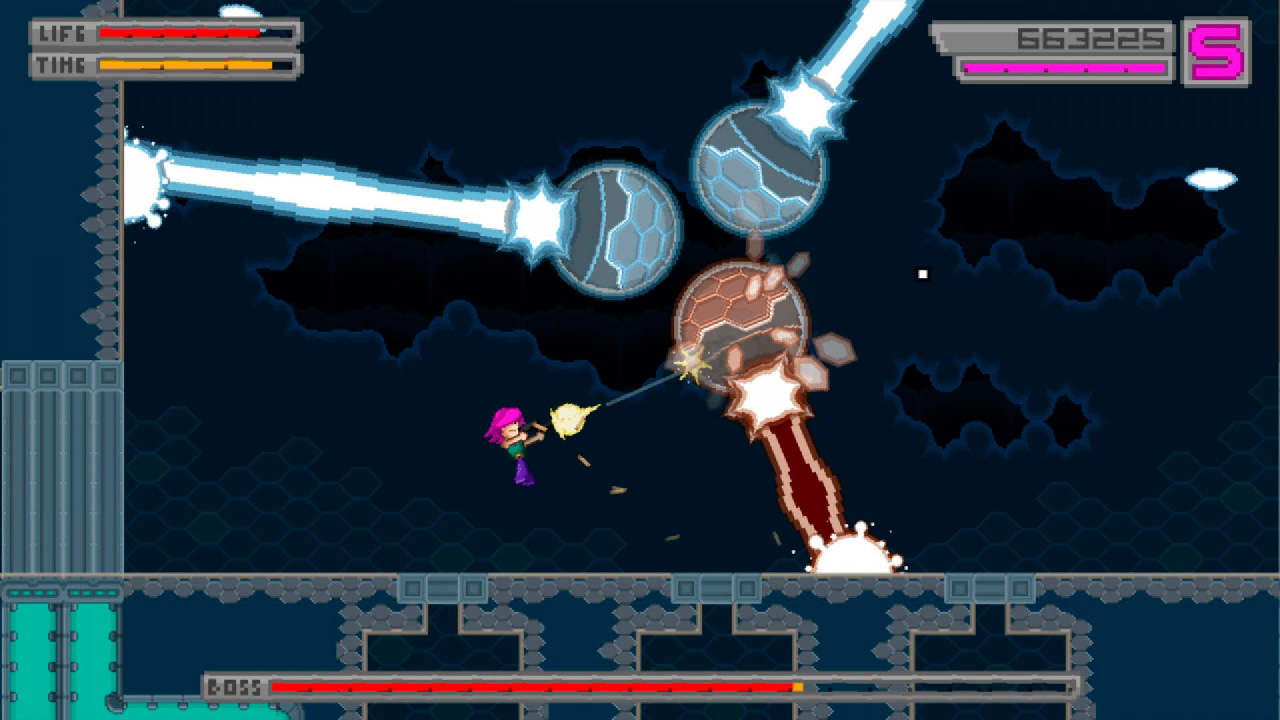Click the cracked brown boss sphere
The width and height of the screenshot is (1280, 720).
click(740, 320)
